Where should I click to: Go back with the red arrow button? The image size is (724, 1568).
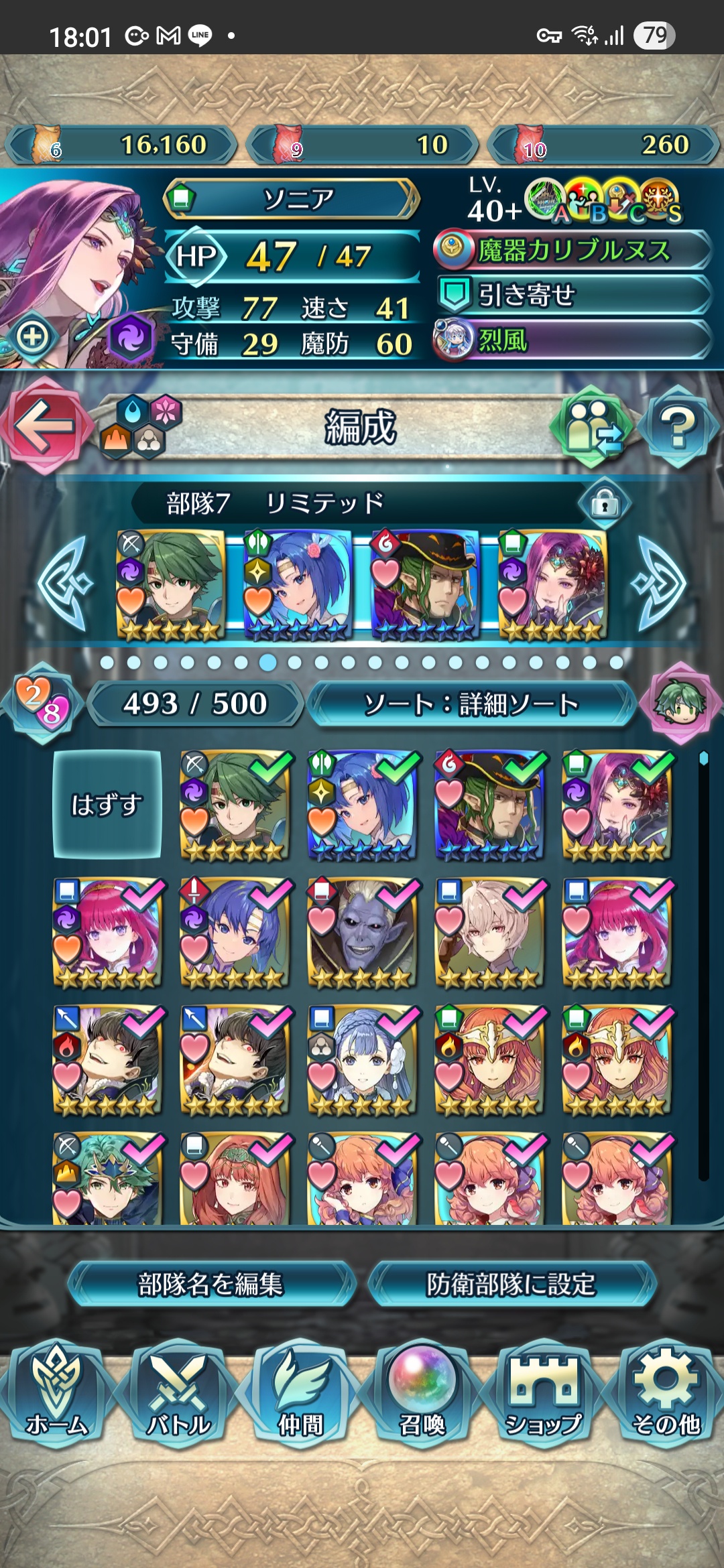tap(44, 426)
